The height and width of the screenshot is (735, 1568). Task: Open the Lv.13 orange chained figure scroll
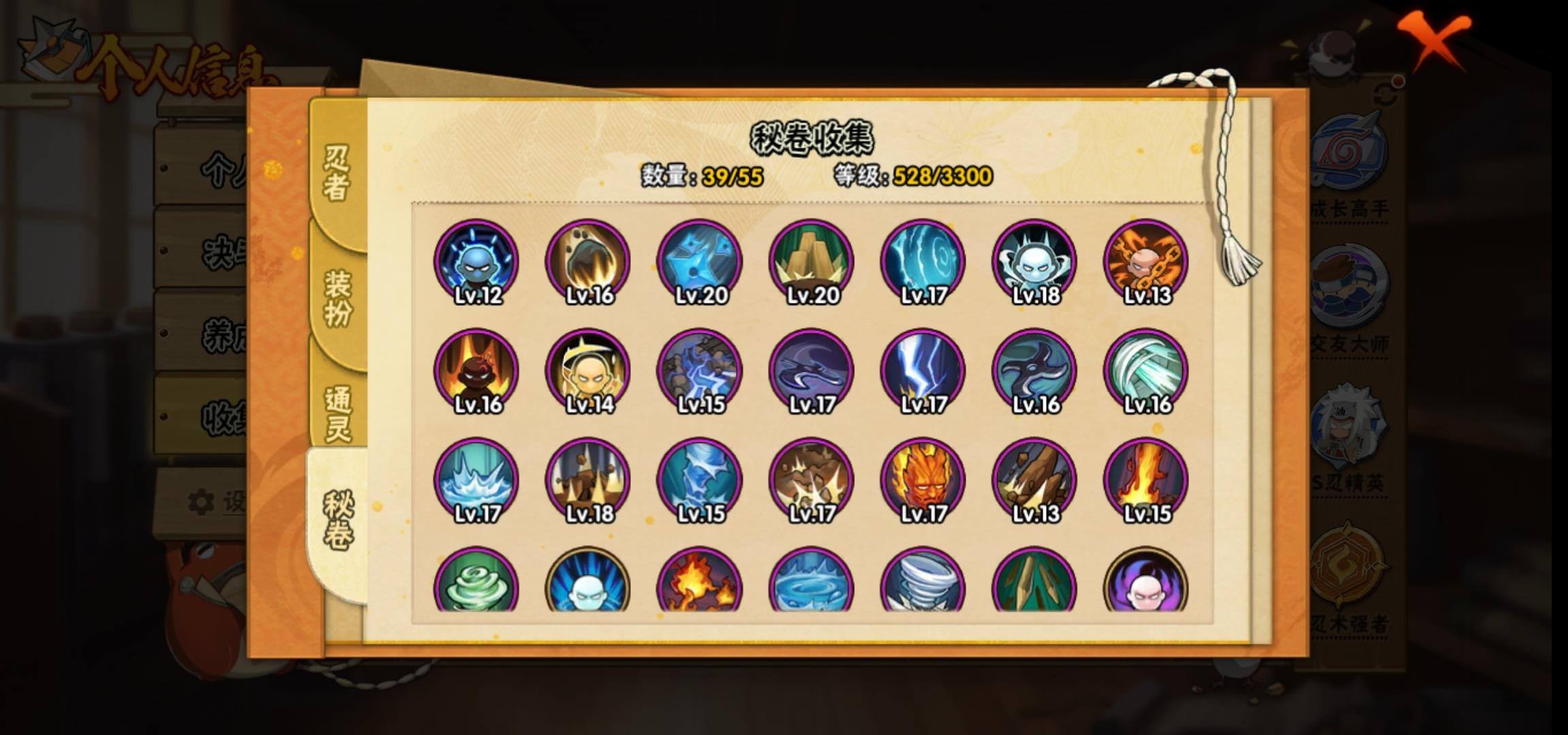(x=1146, y=262)
